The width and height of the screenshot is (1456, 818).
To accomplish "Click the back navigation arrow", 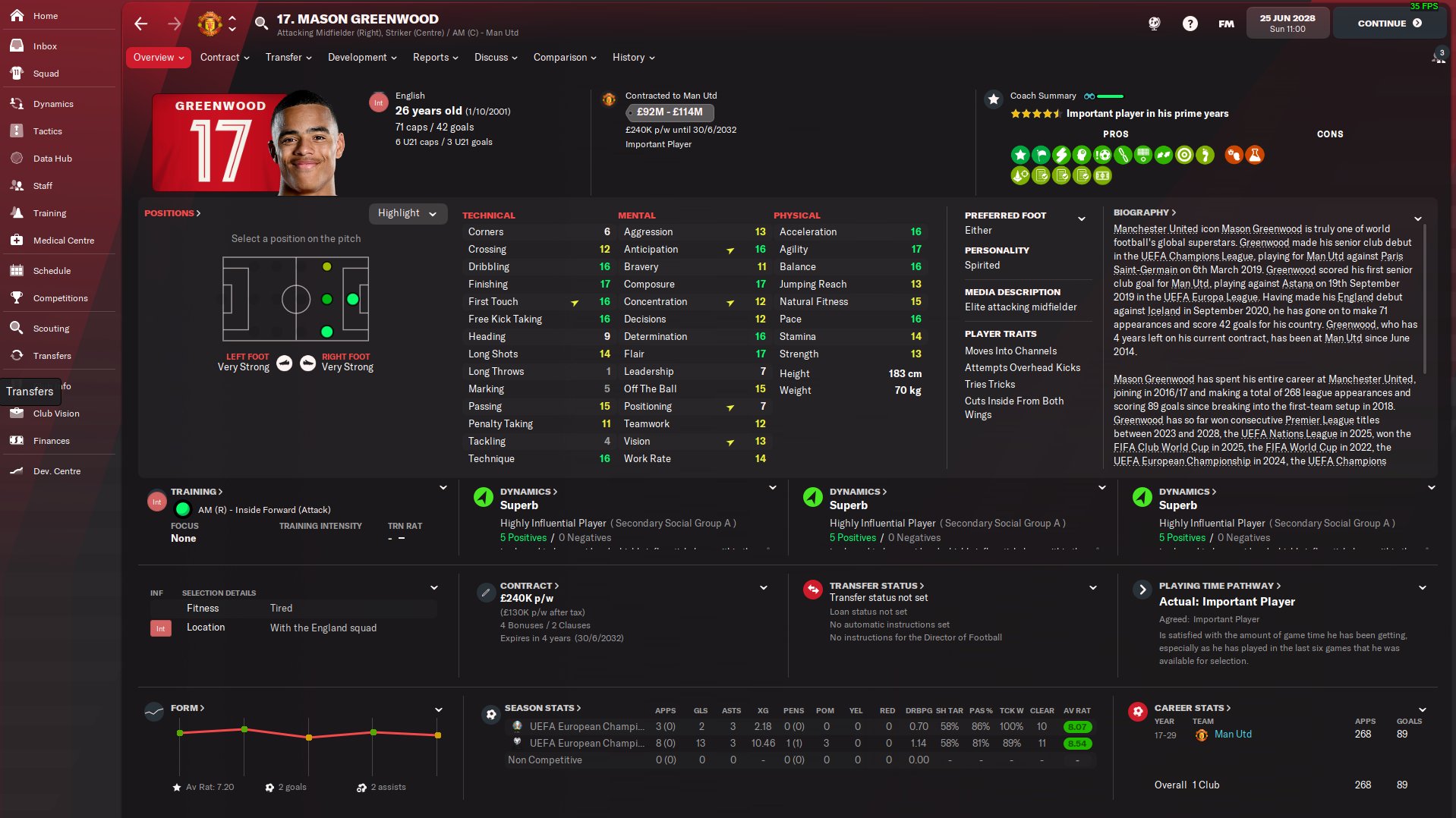I will coord(140,24).
